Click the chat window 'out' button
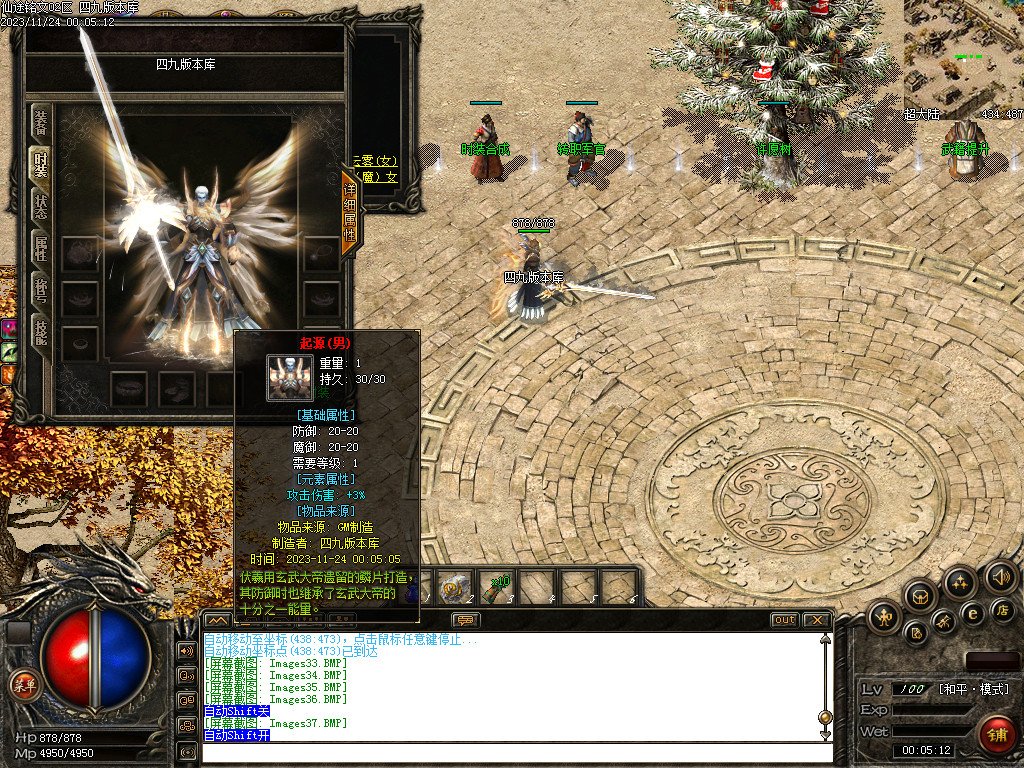This screenshot has height=768, width=1024. pos(785,620)
